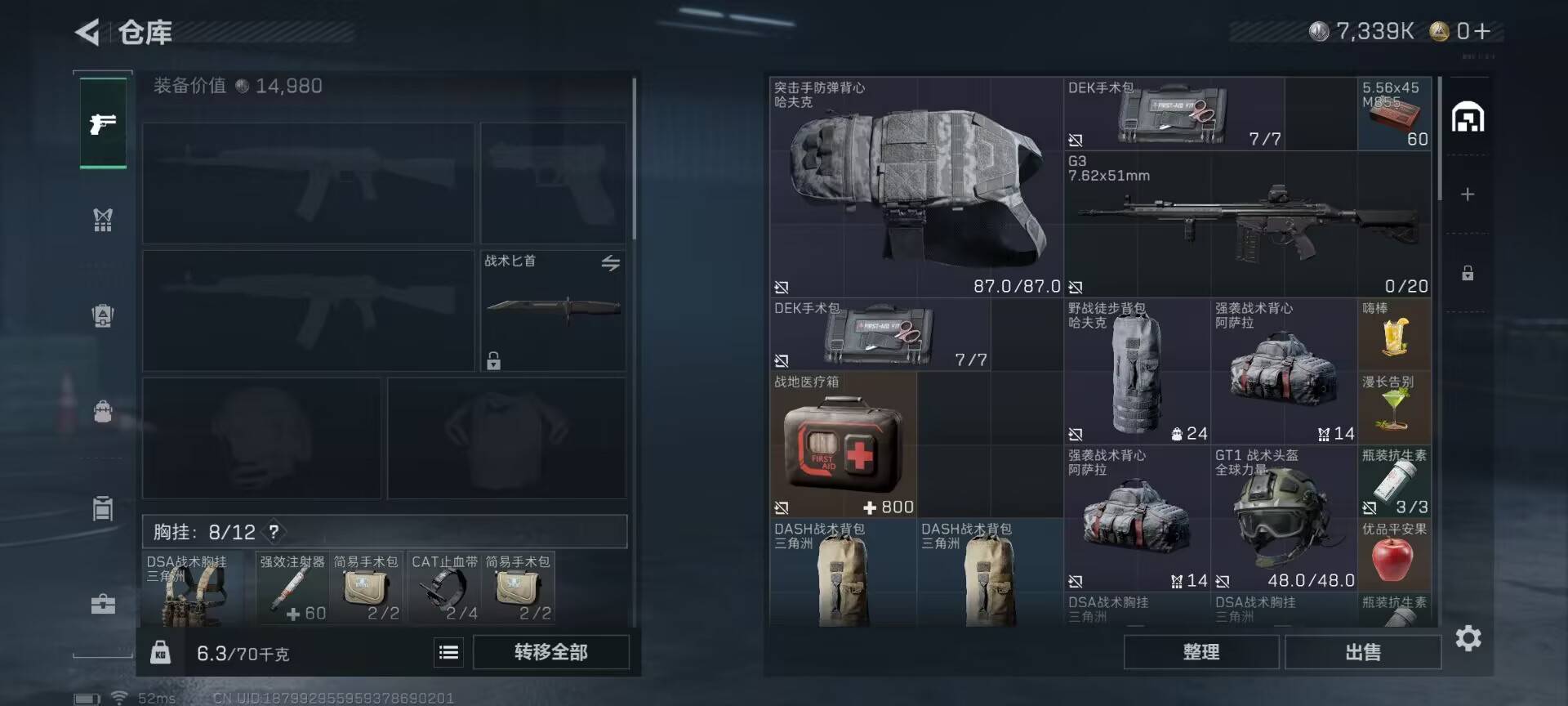Select the 强效注射器 injector in chest rig
This screenshot has width=1568, height=706.
tap(292, 588)
